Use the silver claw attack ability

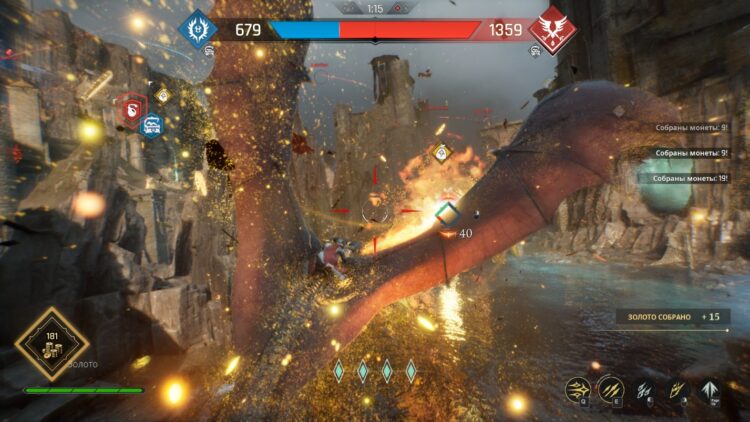click(646, 389)
